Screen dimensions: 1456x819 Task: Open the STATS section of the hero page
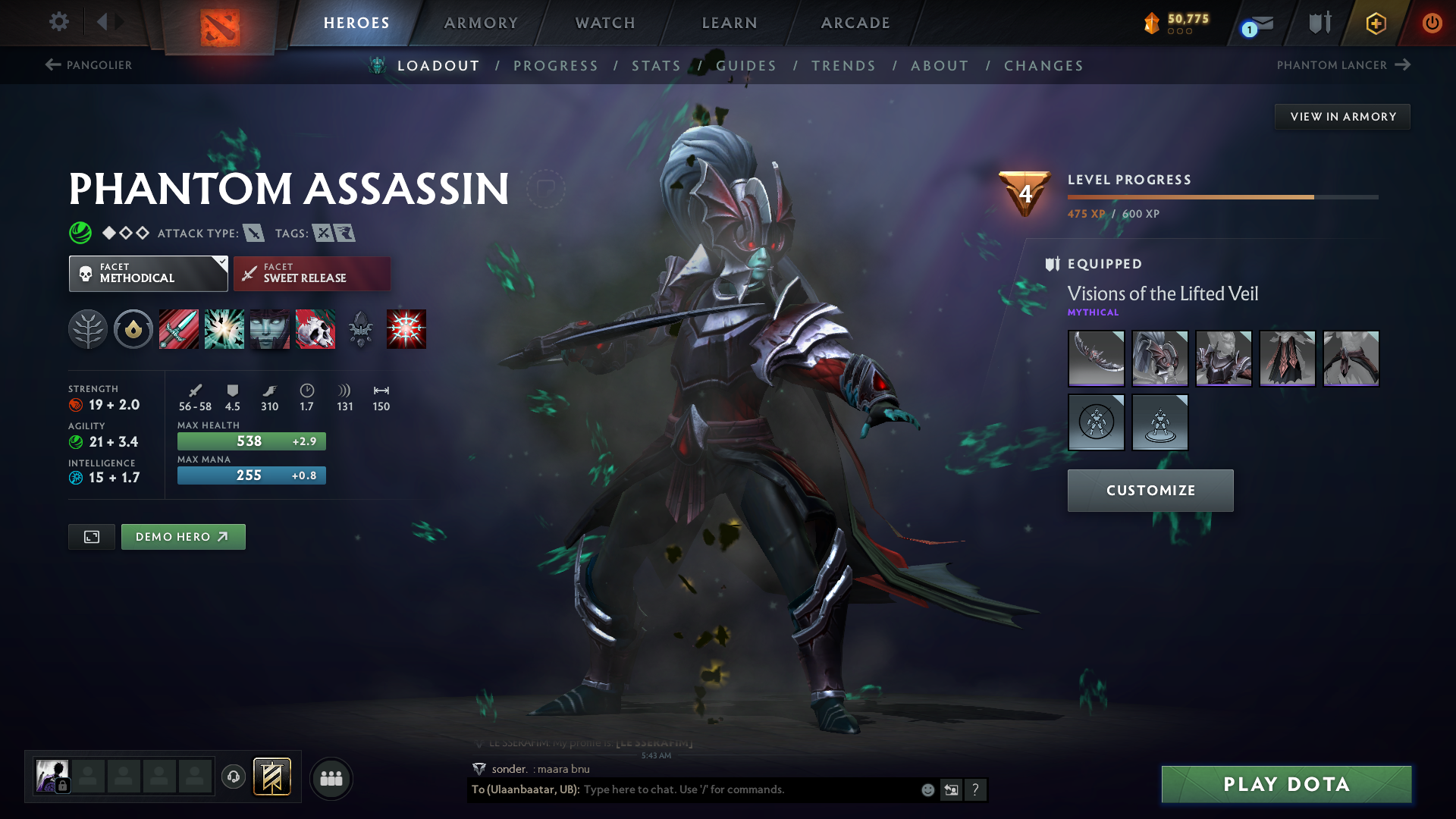pos(657,66)
